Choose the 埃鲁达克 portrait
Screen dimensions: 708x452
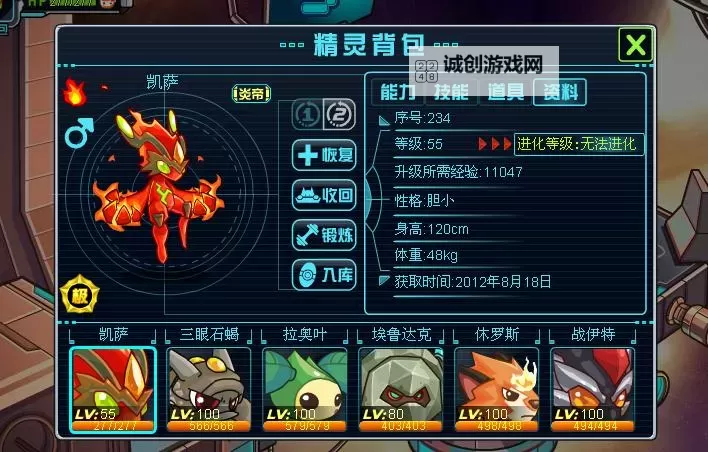tap(401, 388)
